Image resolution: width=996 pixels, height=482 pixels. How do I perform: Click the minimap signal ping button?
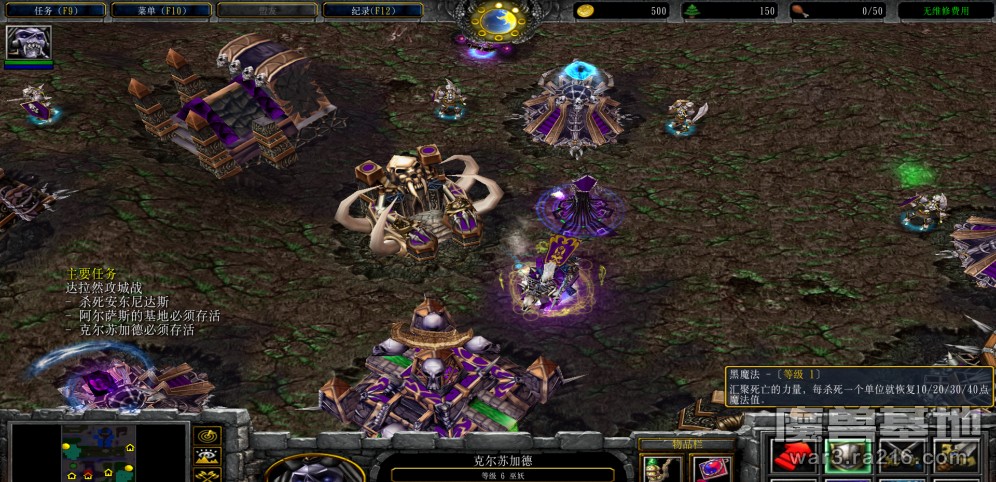[x=208, y=436]
